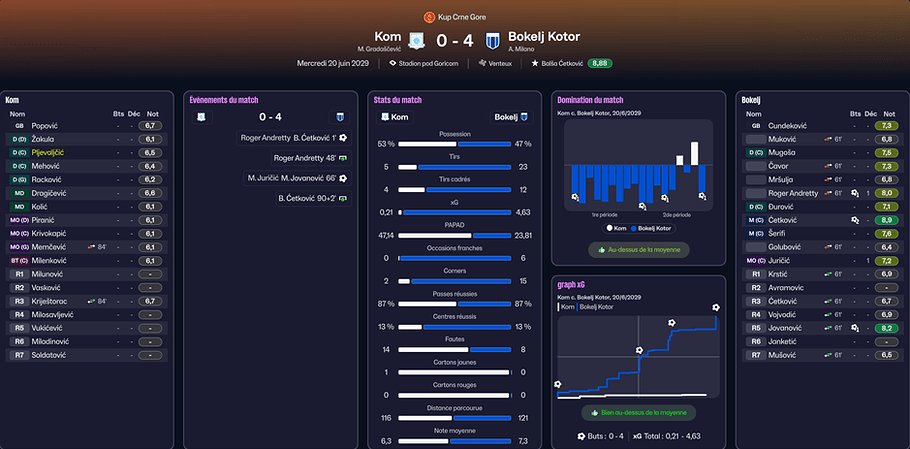Screen dimensions: 910x449
Task: Open Memčević's row in the Kom lineup
Action: point(50,246)
